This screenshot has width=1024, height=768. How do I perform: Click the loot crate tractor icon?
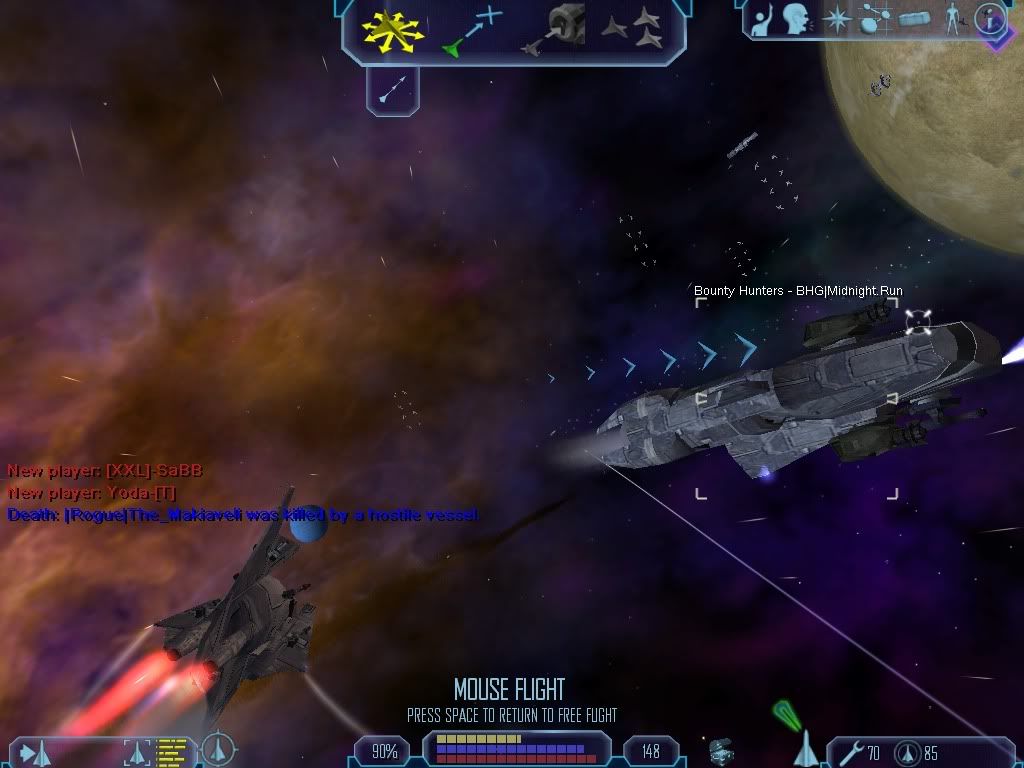point(720,749)
